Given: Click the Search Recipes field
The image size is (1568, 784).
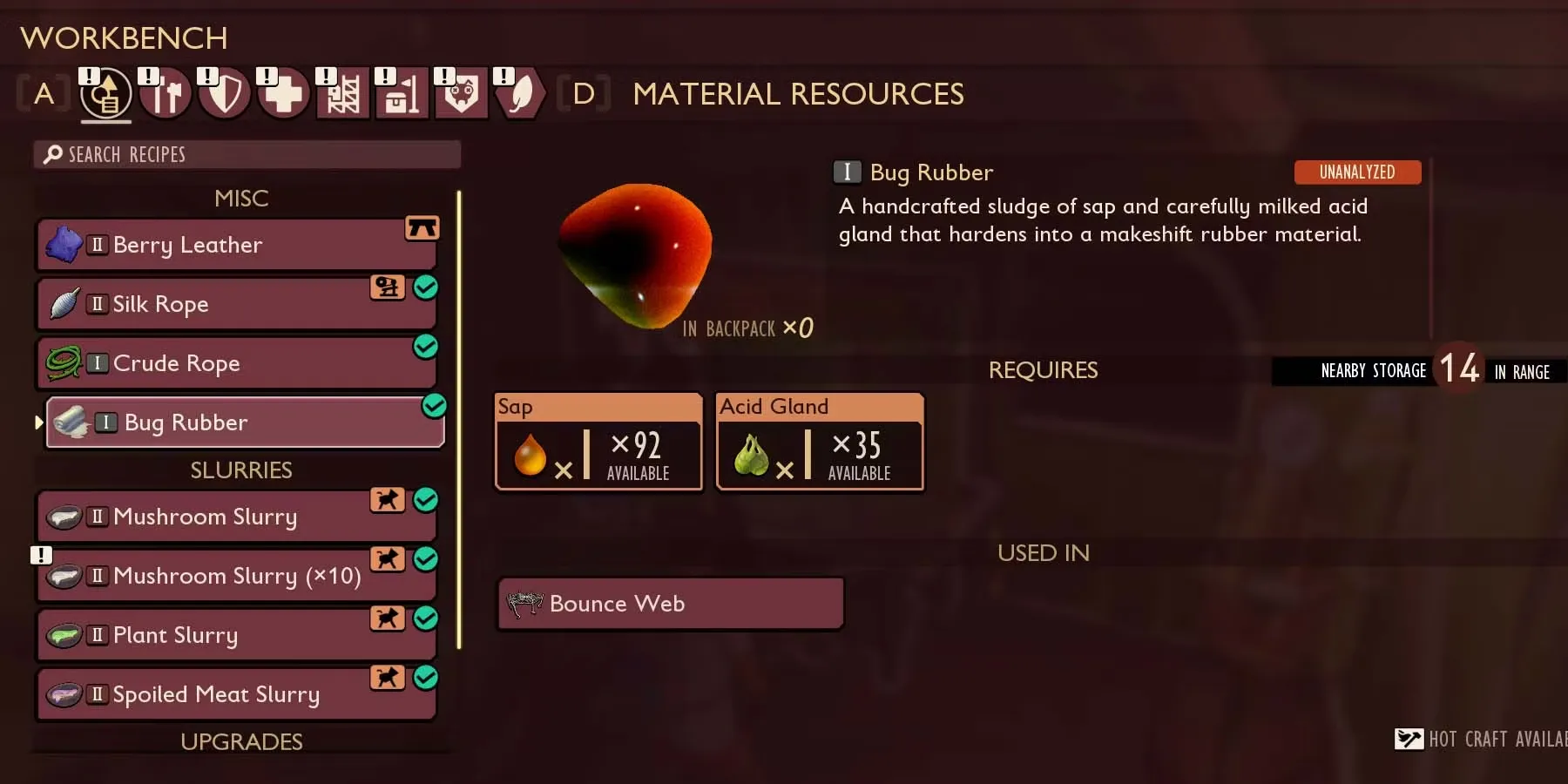Looking at the screenshot, I should pos(247,155).
